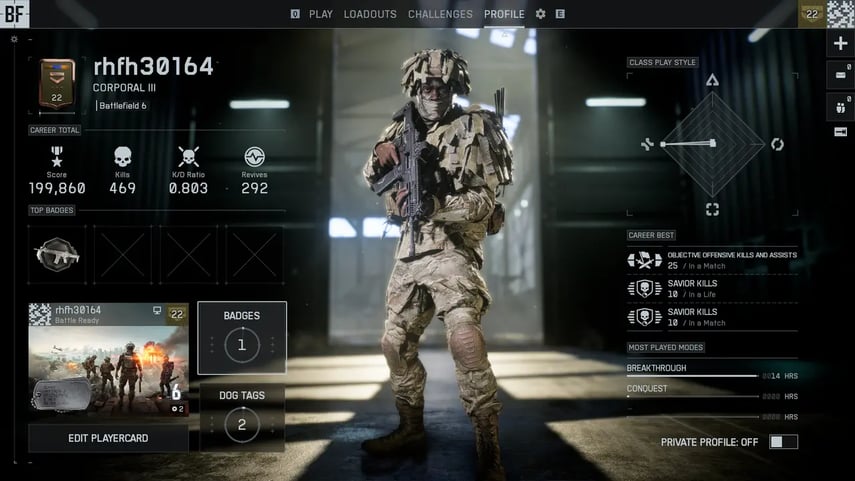The width and height of the screenshot is (855, 481).
Task: Click the plus icon in the side panel
Action: point(840,44)
